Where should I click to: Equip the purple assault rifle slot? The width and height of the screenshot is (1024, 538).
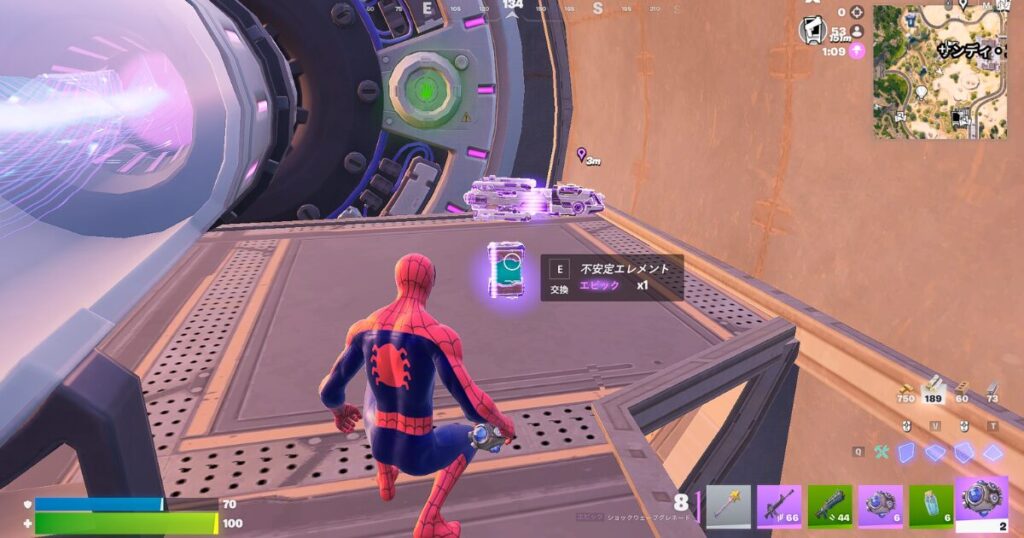(779, 506)
